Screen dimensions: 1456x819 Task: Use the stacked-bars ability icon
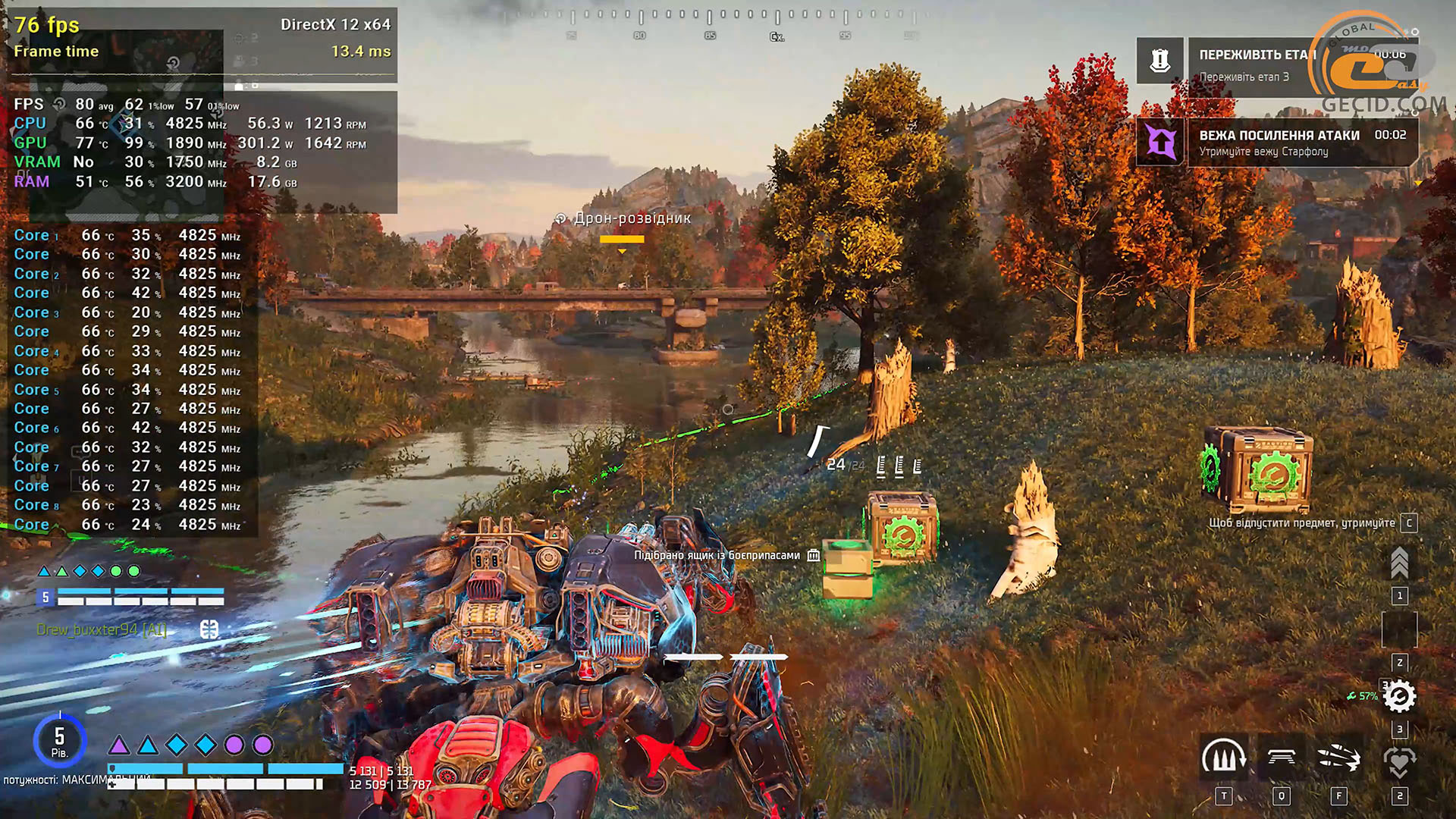[x=1281, y=758]
